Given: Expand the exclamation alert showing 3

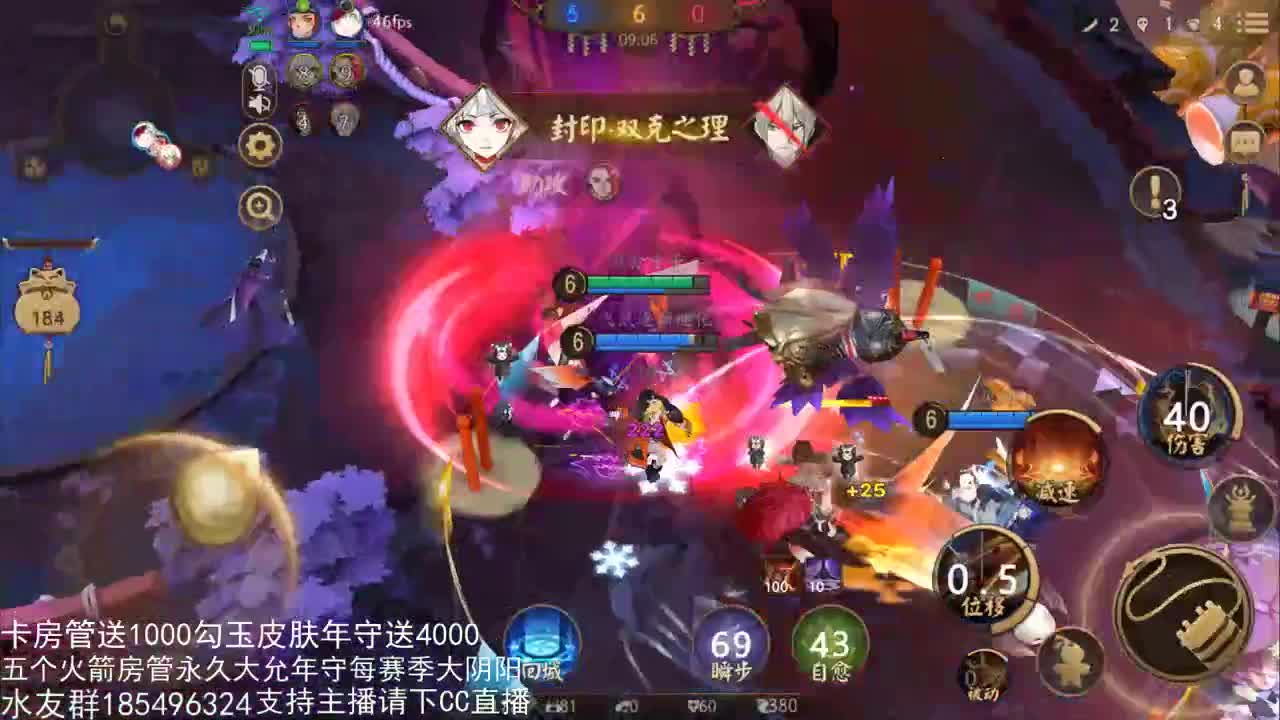Looking at the screenshot, I should click(x=1156, y=191).
